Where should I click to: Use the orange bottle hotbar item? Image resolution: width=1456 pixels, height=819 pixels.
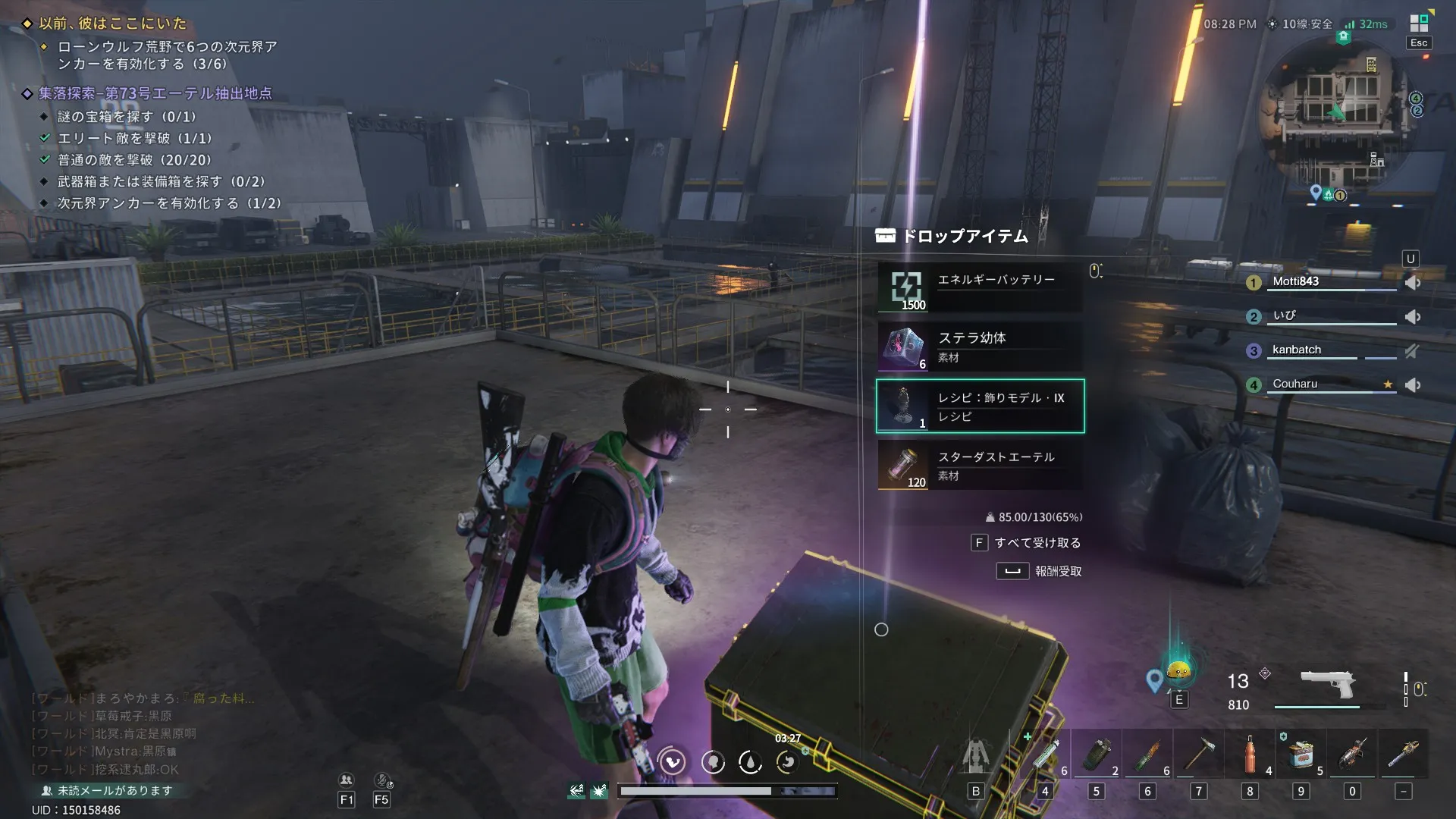1250,755
